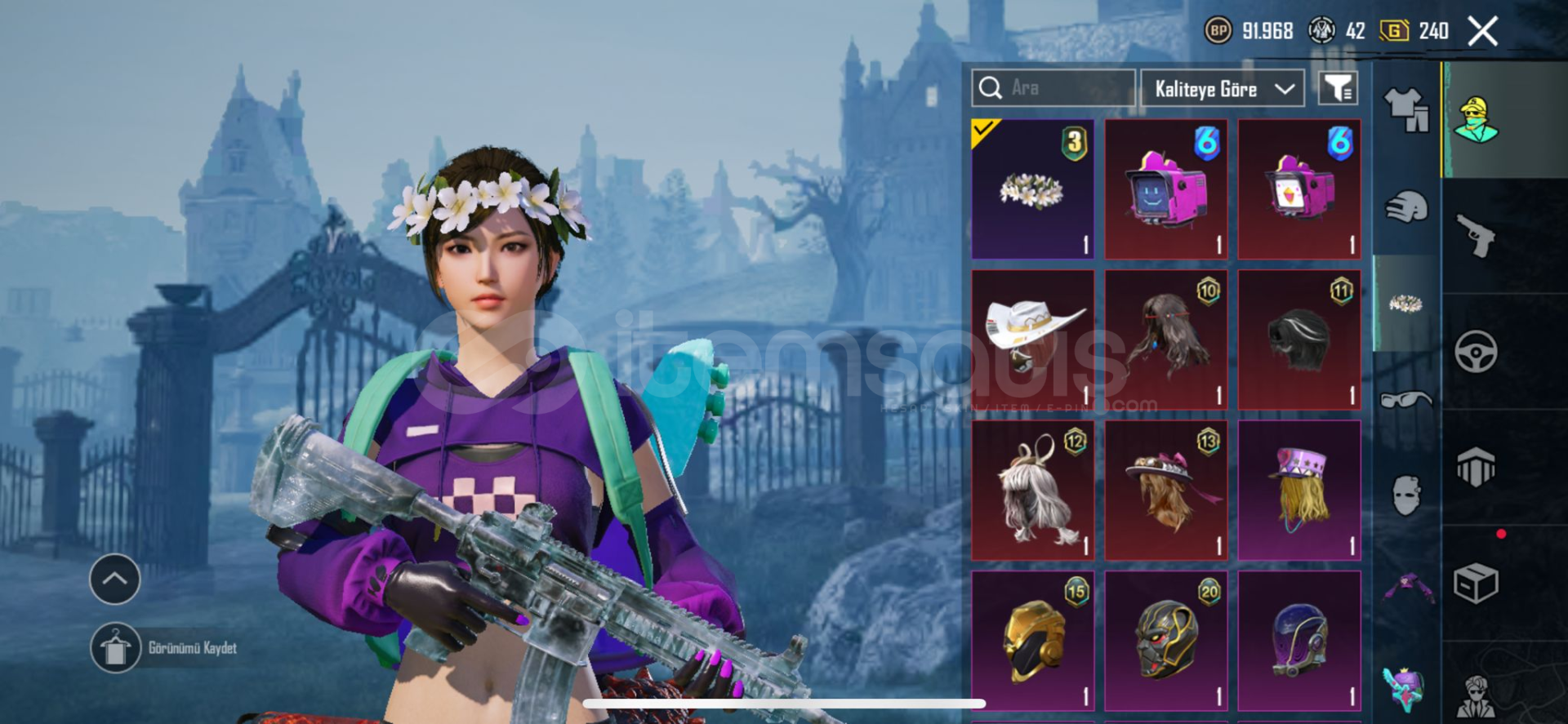Choose the gold helmet item

tap(1032, 641)
